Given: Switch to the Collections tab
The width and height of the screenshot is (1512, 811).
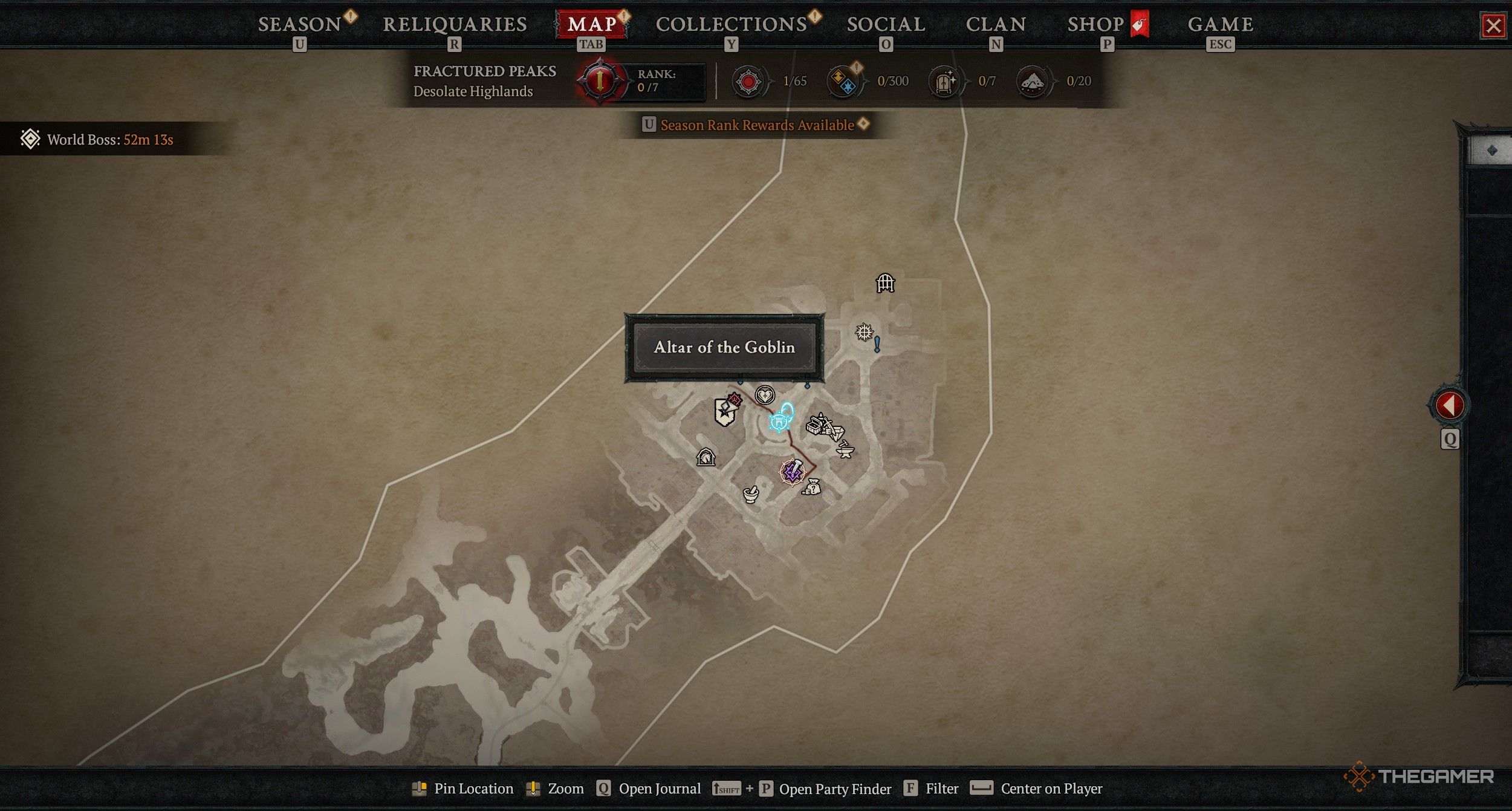Looking at the screenshot, I should coord(732,24).
